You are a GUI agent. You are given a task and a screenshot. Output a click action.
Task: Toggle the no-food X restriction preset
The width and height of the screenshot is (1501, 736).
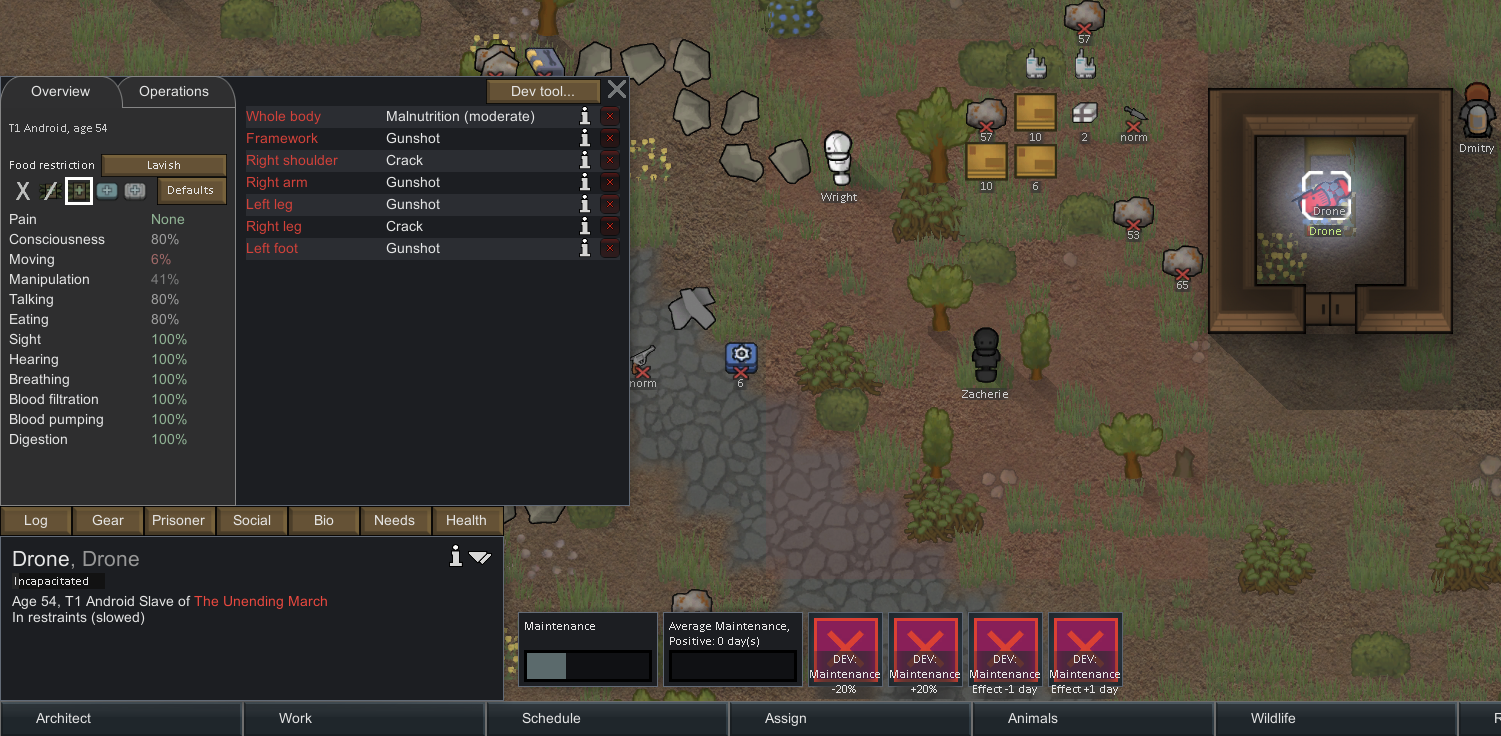(22, 190)
